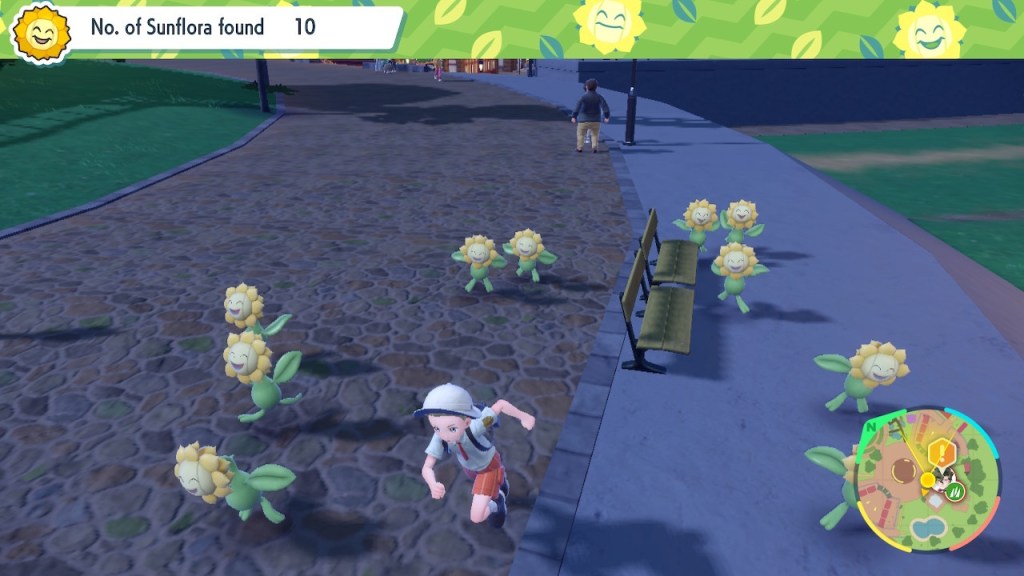Screen dimensions: 1024x576
Task: Click the smiling Sunflora counter icon
Action: 40,32
